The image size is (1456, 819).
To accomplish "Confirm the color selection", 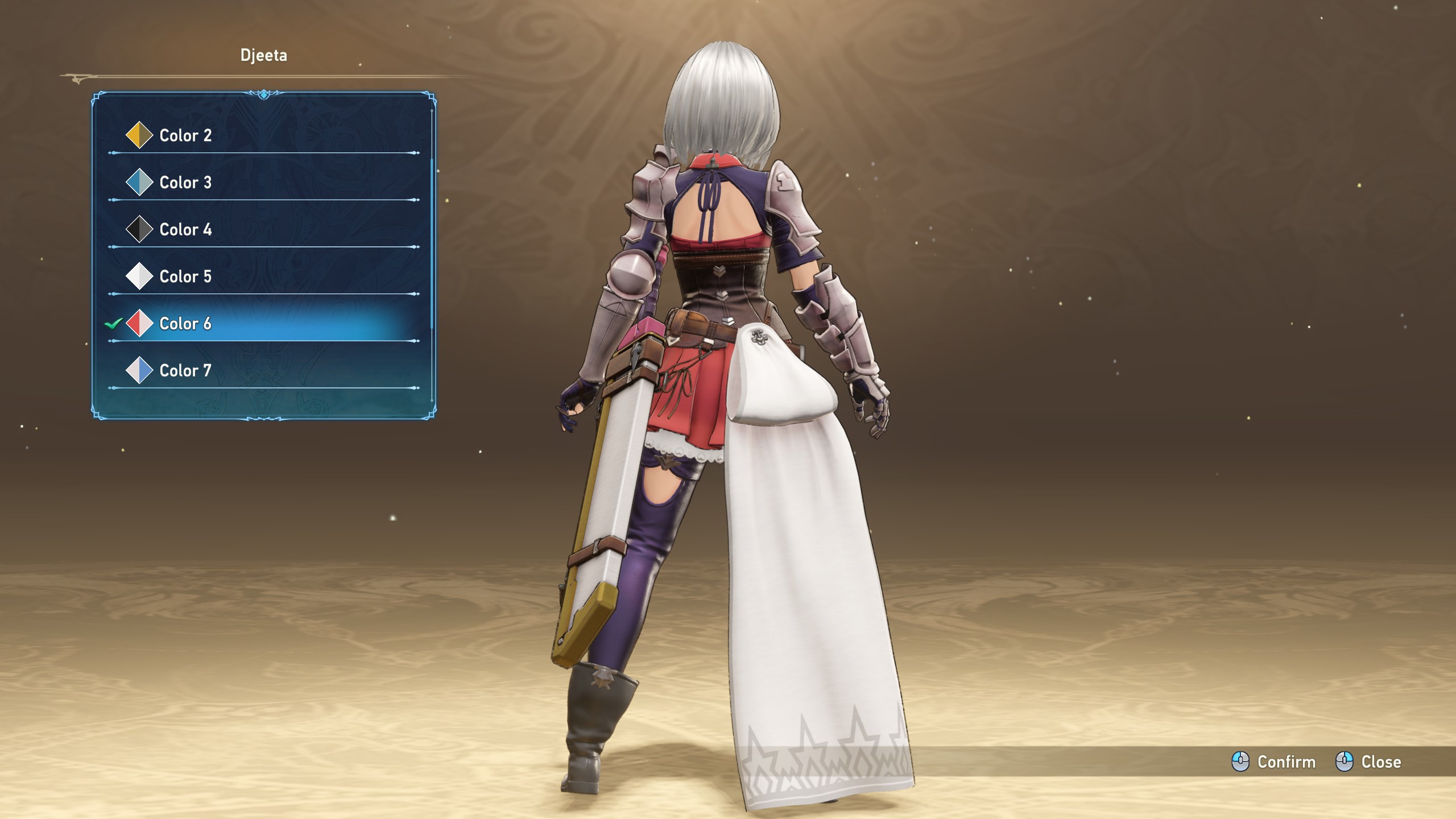I will point(1274,762).
